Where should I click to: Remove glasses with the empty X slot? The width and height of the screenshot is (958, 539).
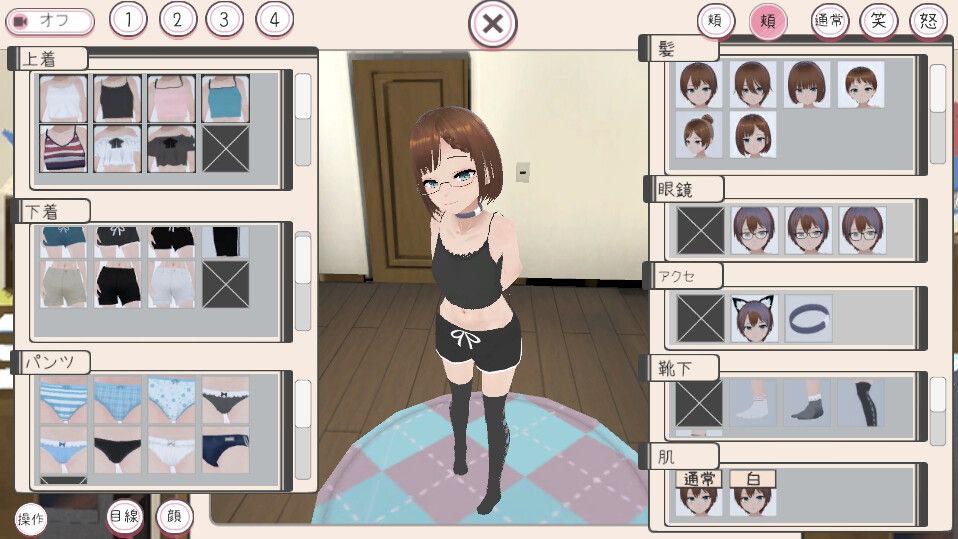pyautogui.click(x=700, y=229)
